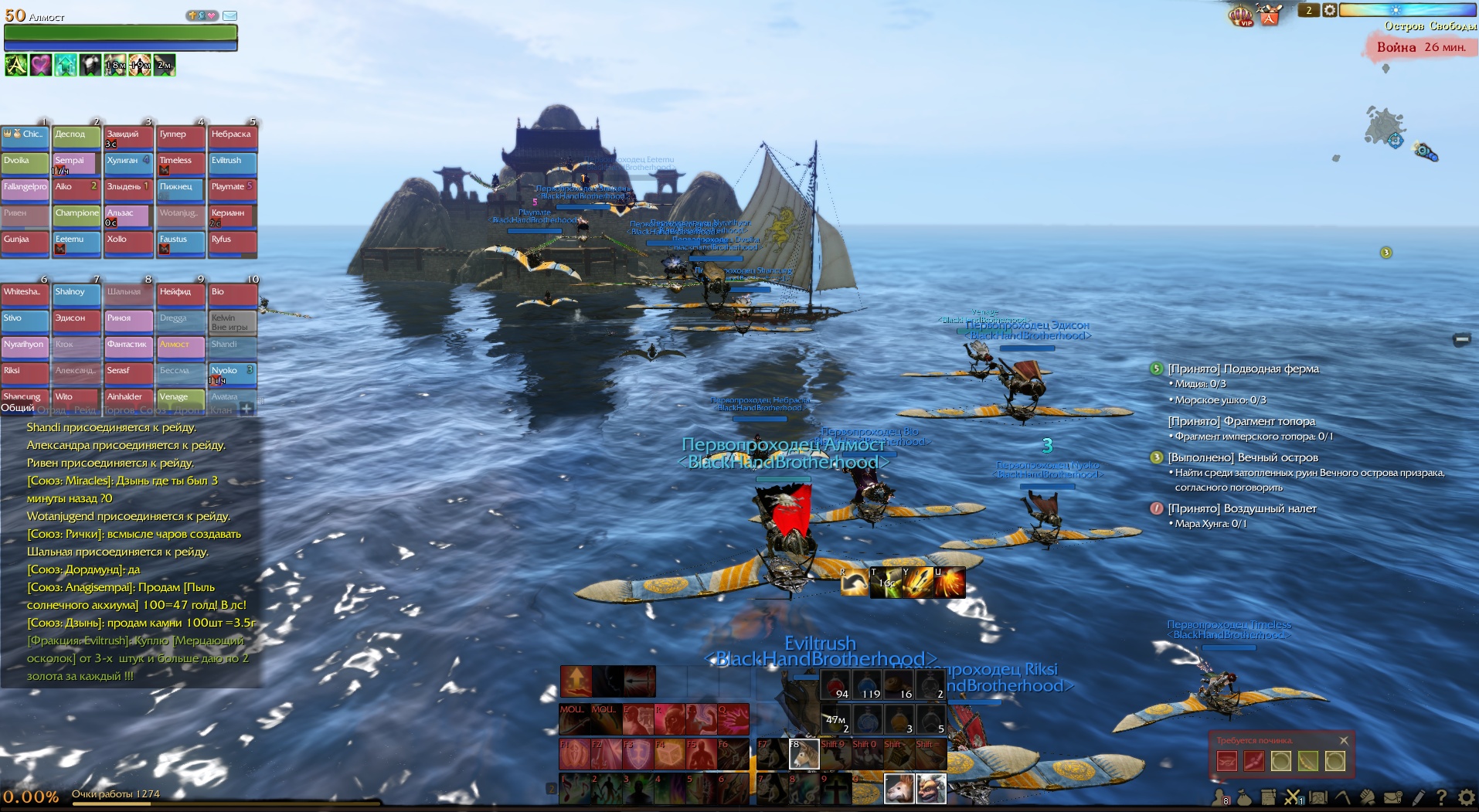Click the VIP crown icon
The height and width of the screenshot is (812, 1479).
(x=1241, y=15)
